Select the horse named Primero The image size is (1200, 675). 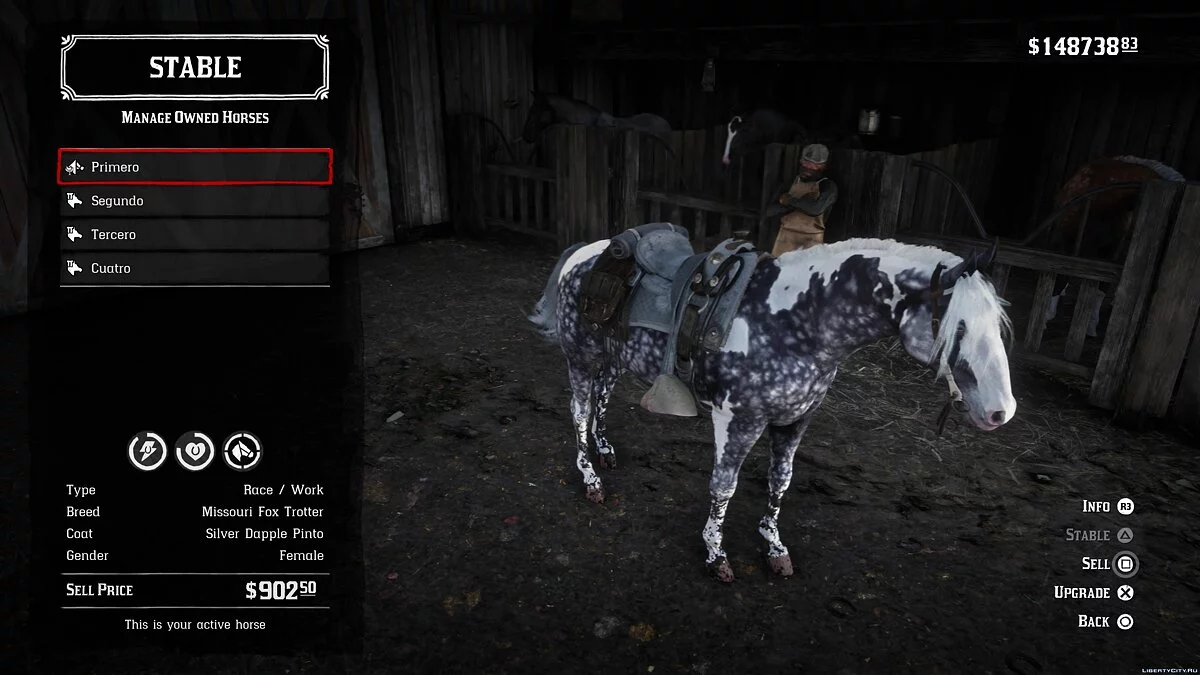click(x=195, y=167)
